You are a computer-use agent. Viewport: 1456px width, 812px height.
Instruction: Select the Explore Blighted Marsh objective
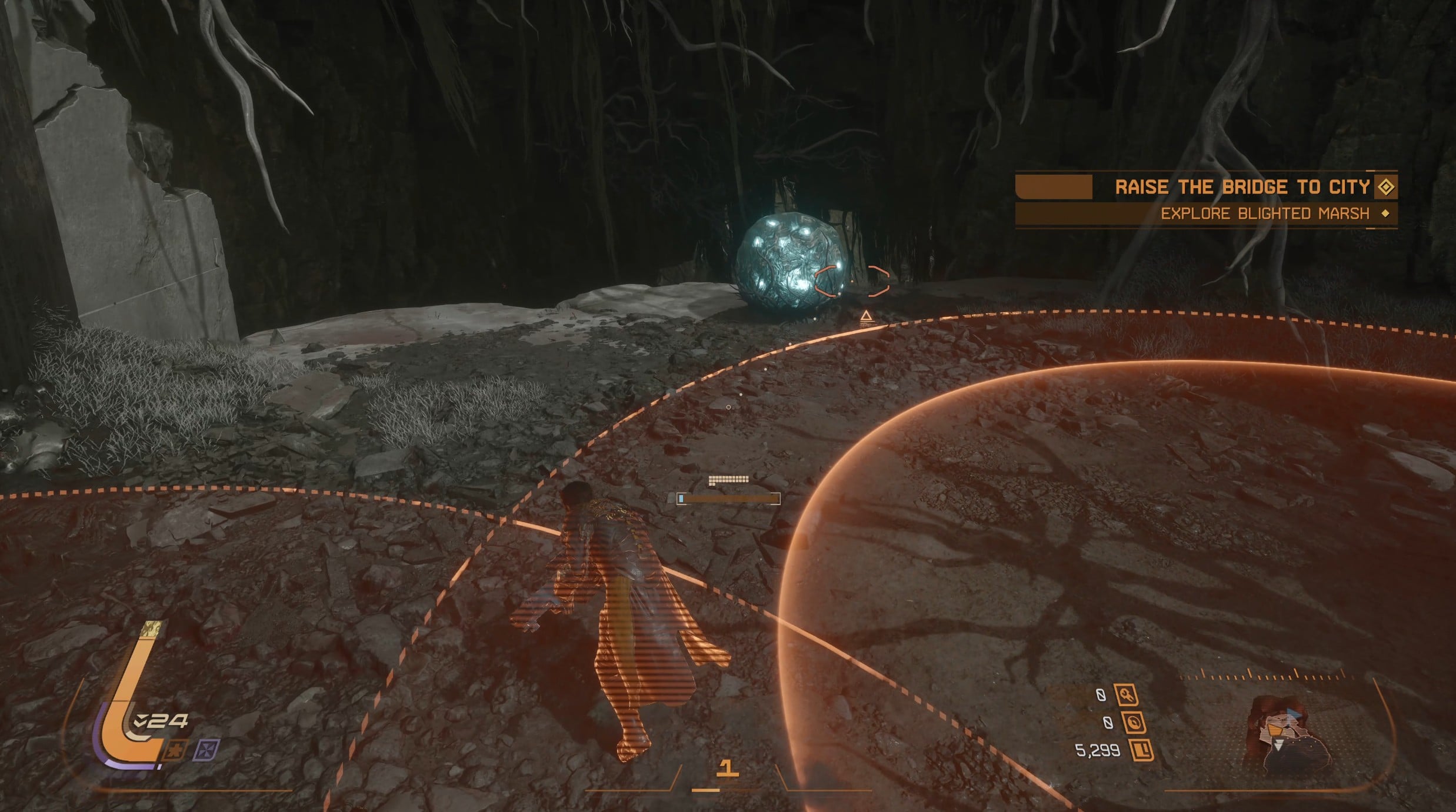(x=1265, y=213)
